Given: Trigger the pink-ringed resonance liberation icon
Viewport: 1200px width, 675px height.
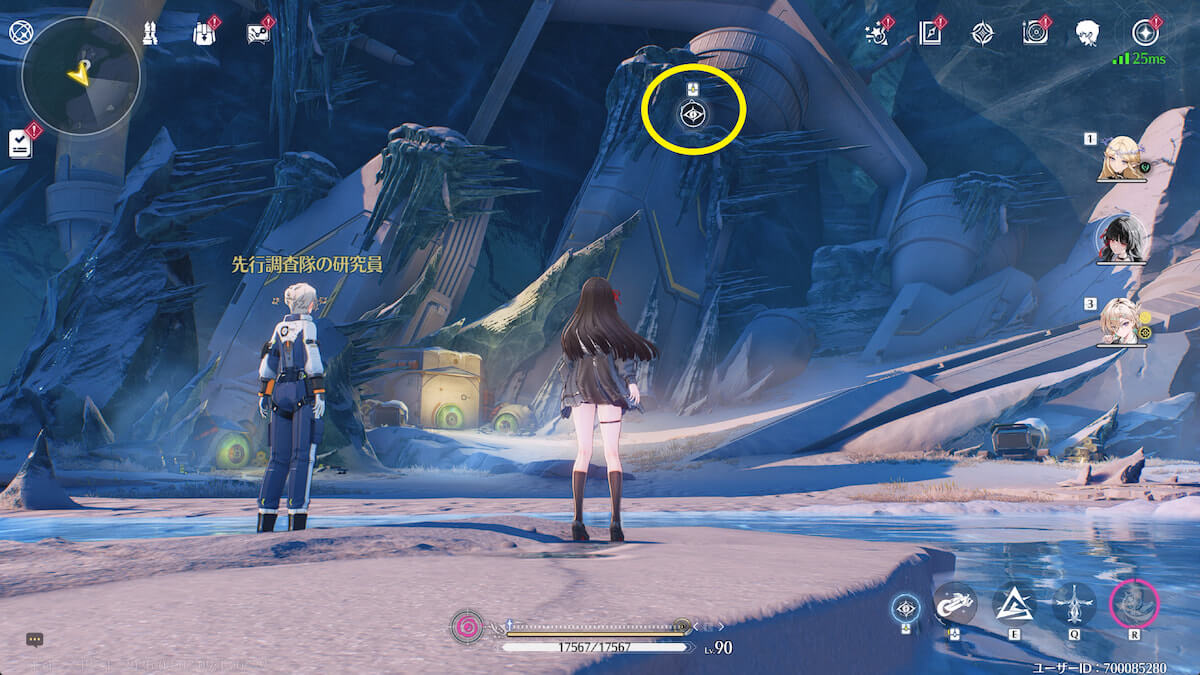Looking at the screenshot, I should point(1134,604).
